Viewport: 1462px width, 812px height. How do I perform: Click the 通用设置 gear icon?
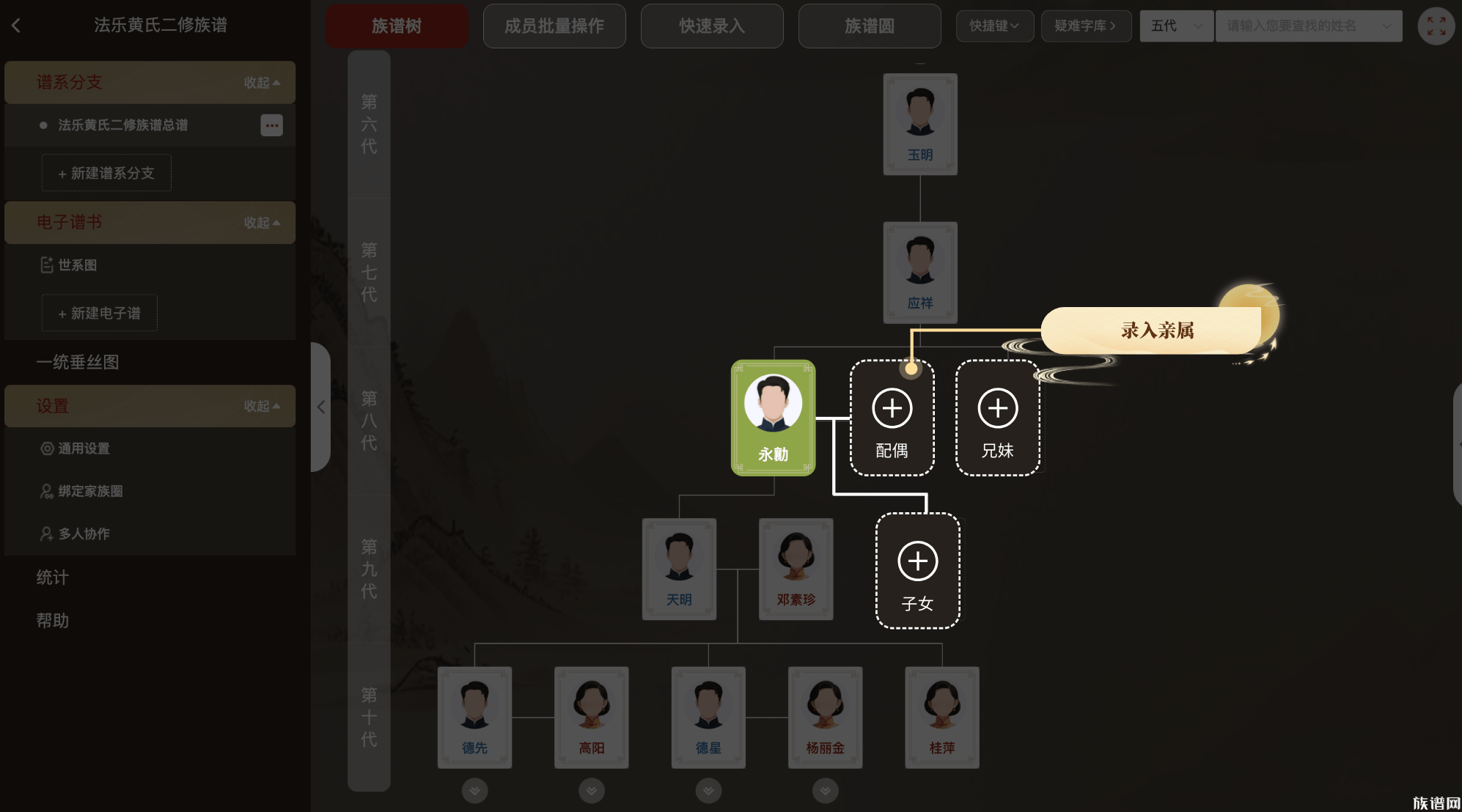coord(46,449)
